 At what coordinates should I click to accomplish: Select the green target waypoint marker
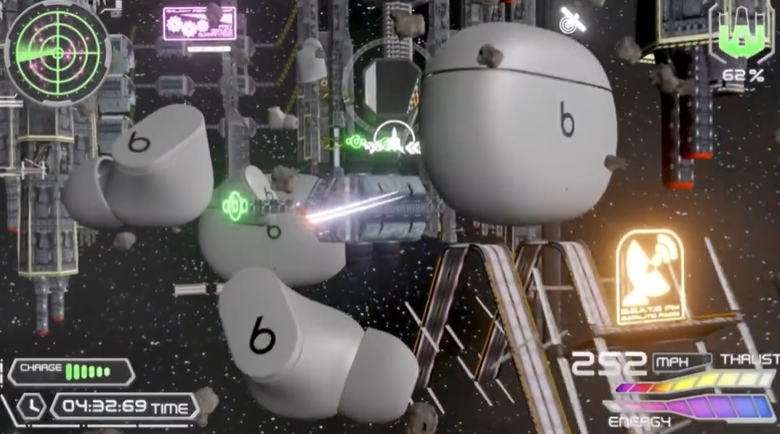[x=235, y=206]
